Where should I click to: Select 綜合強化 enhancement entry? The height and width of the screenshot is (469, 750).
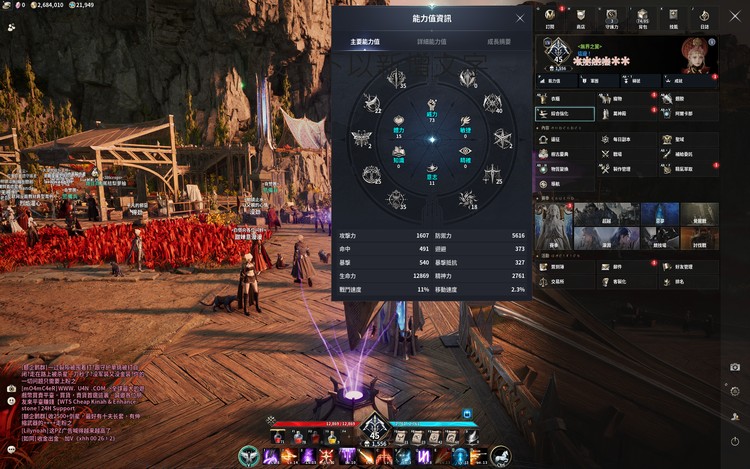(564, 114)
